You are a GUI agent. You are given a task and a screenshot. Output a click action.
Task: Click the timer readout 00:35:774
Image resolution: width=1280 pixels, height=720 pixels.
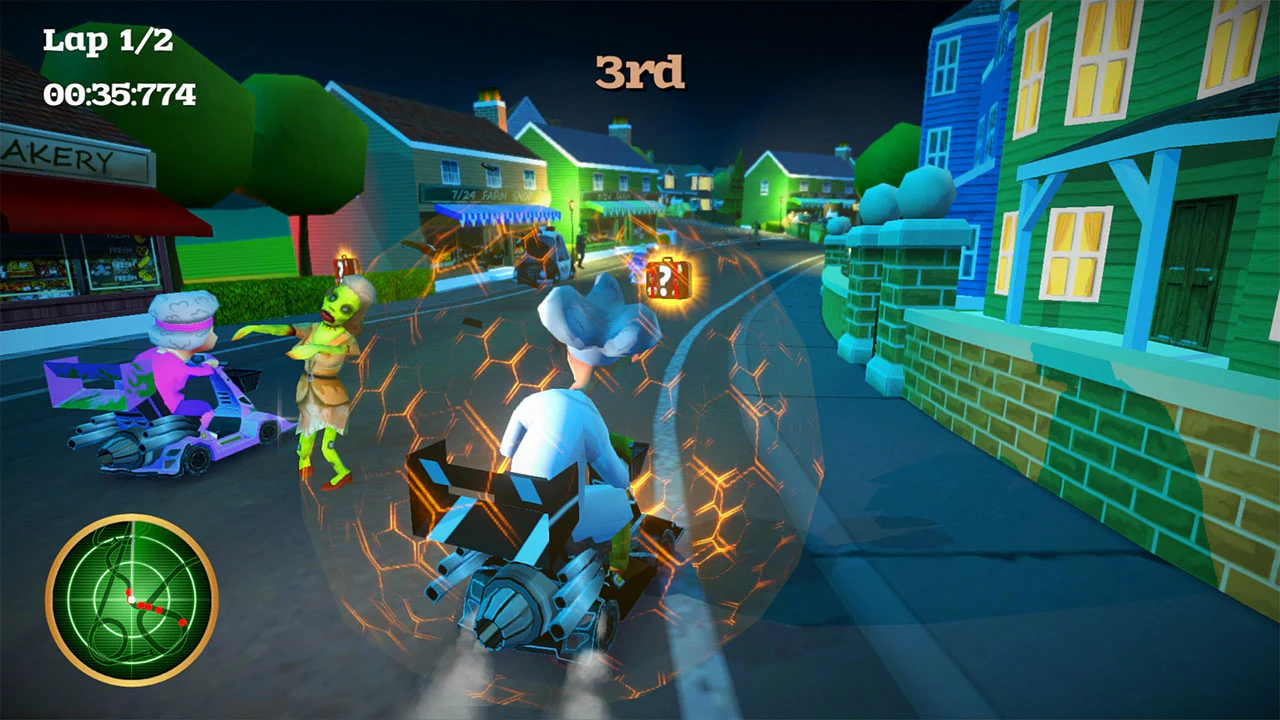(120, 94)
